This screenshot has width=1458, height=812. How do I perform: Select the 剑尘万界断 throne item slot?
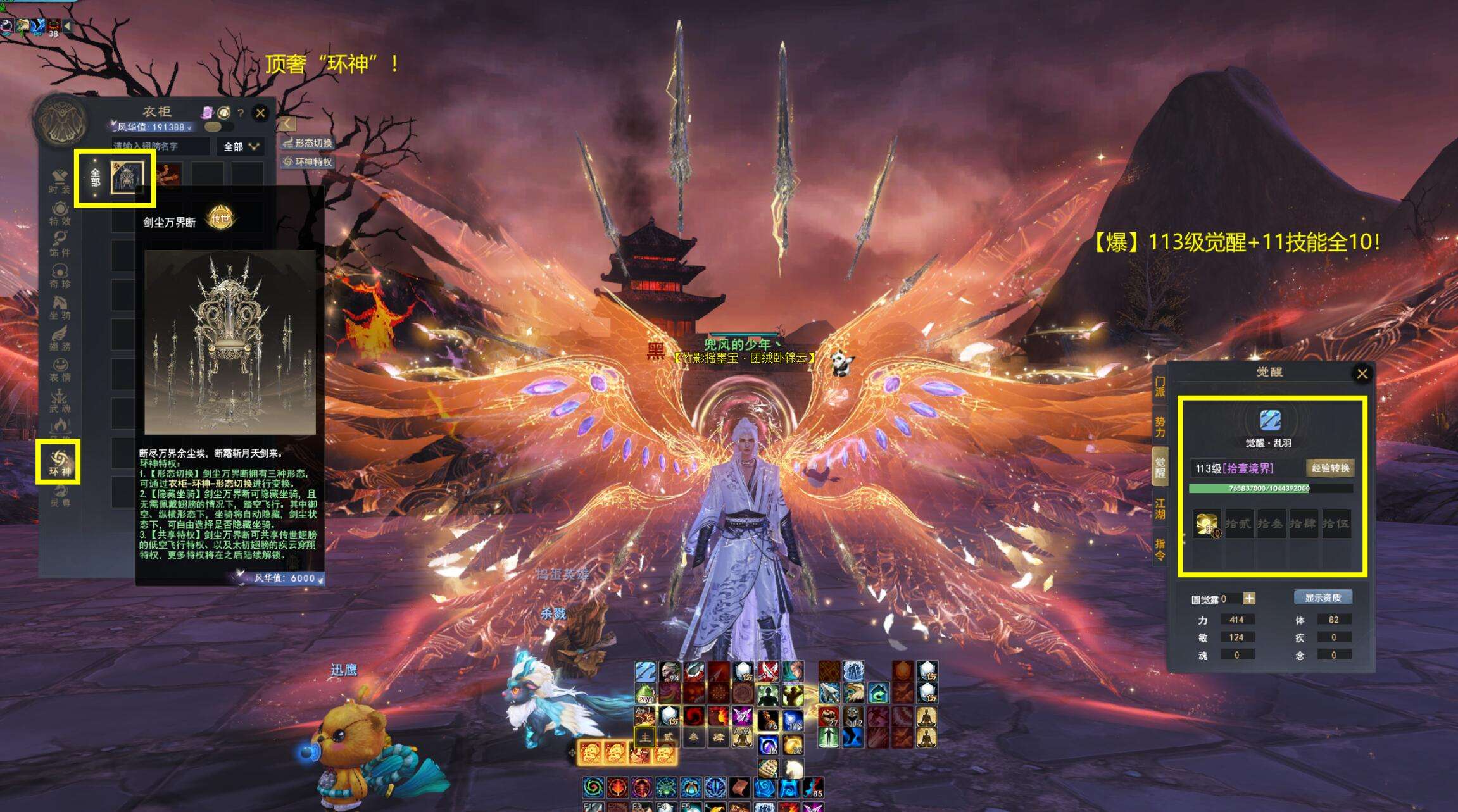127,177
